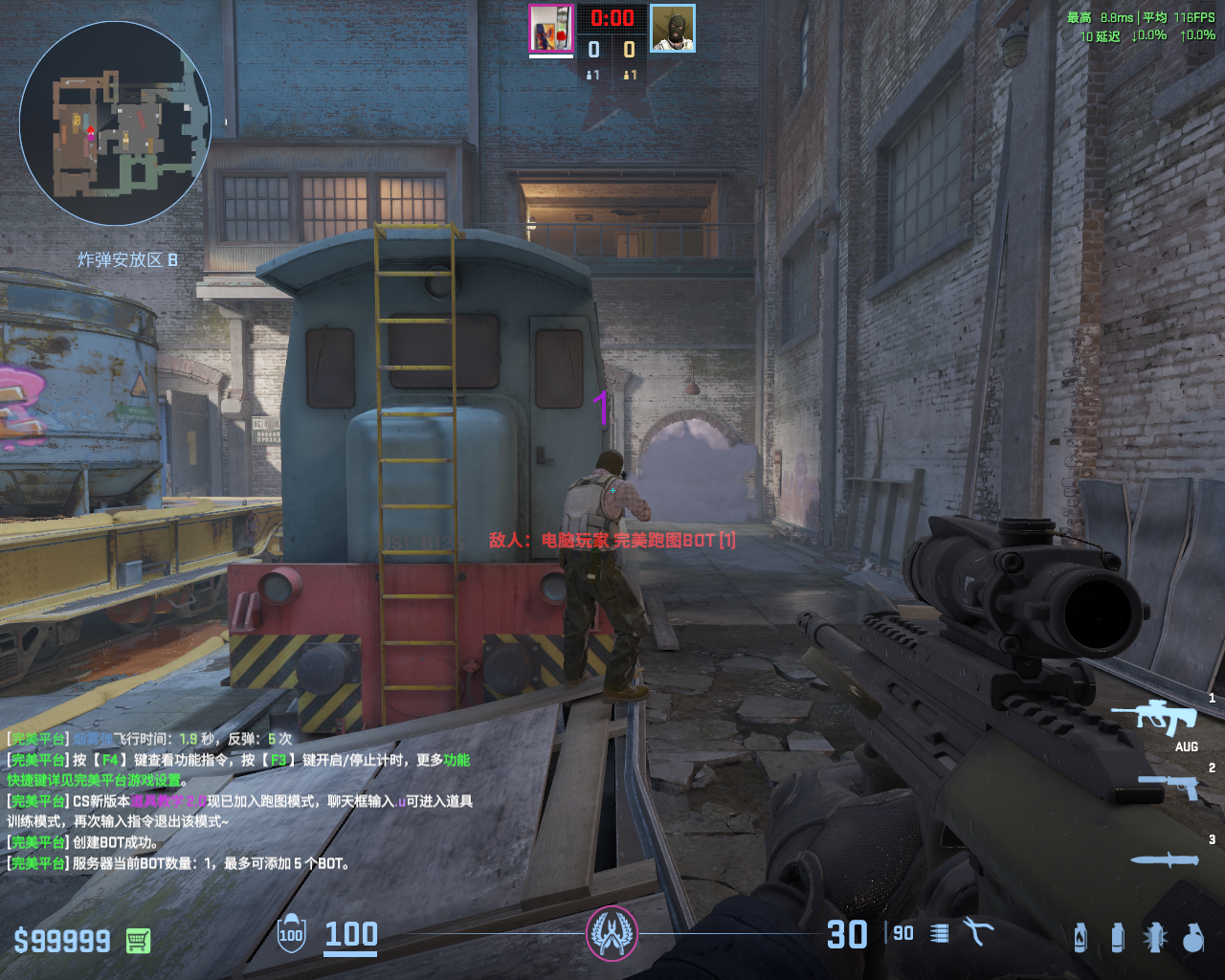The height and width of the screenshot is (980, 1225).
Task: Select the HE grenade icon
Action: coord(1192,937)
